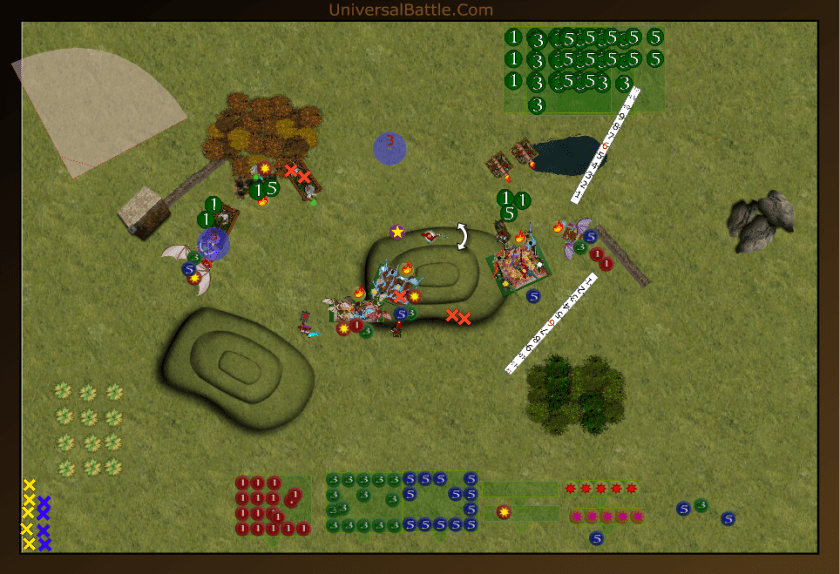Click the white curved rotate arrow handle

462,236
